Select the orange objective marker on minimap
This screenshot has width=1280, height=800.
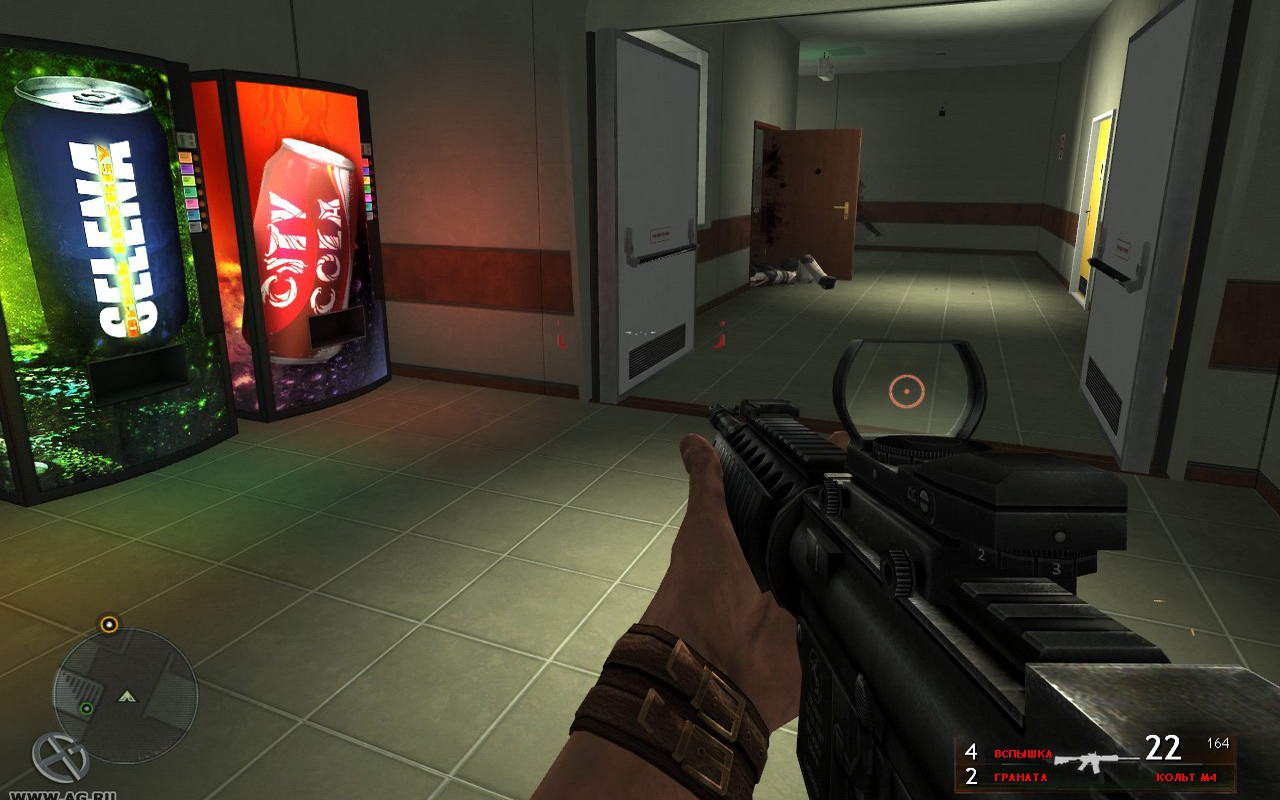click(109, 624)
